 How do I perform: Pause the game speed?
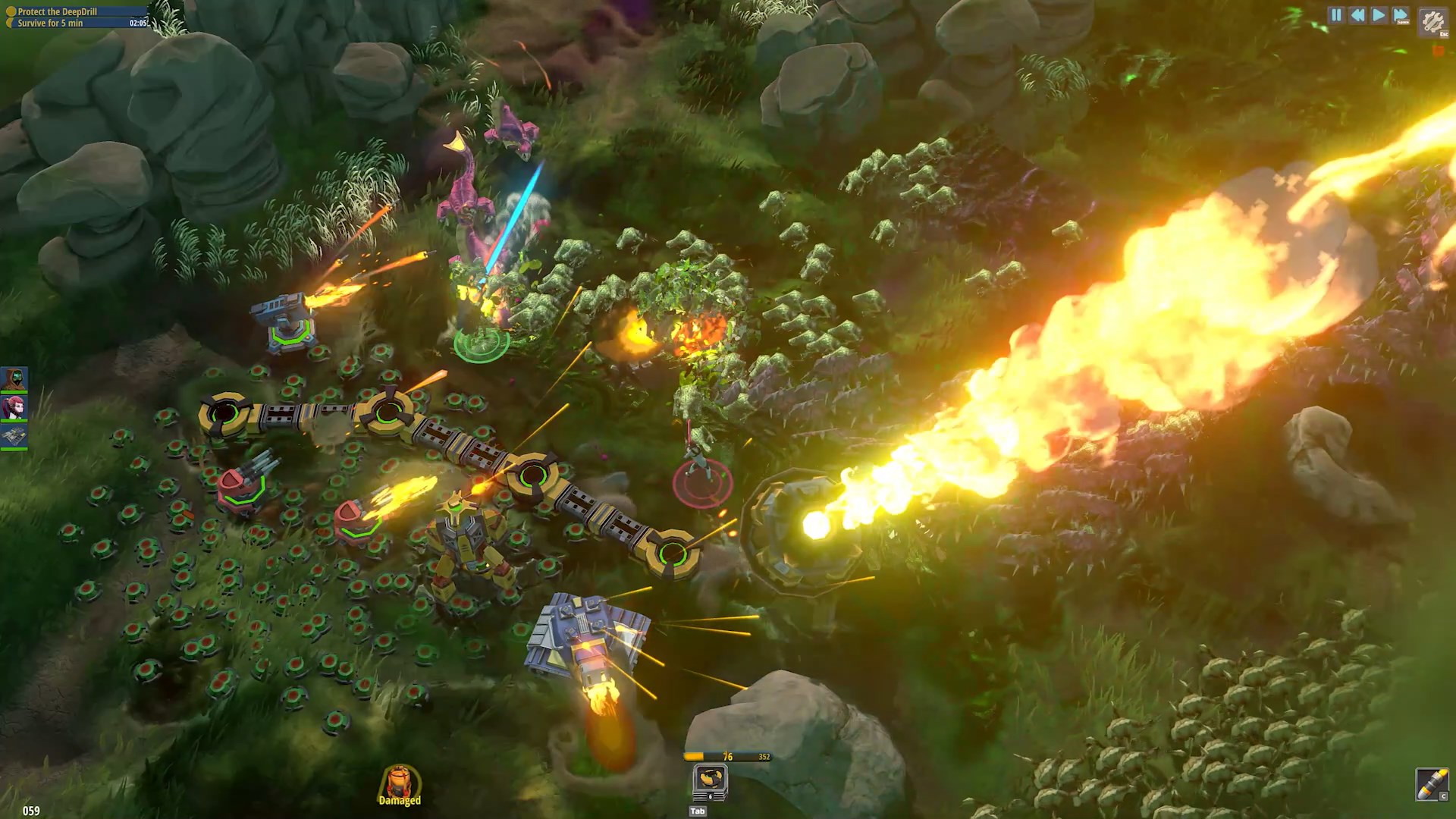1336,15
